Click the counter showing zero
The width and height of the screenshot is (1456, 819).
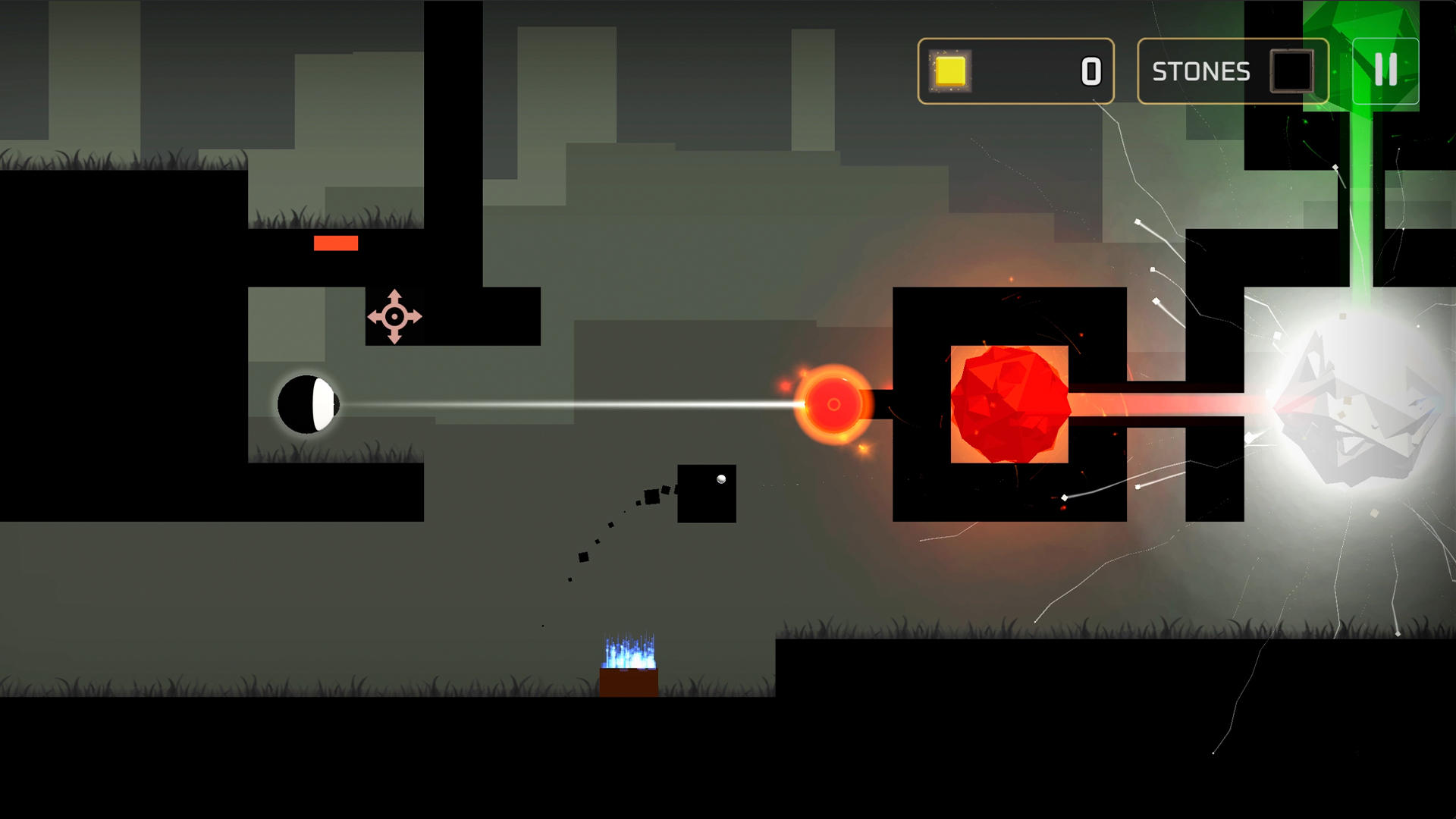(x=1090, y=71)
